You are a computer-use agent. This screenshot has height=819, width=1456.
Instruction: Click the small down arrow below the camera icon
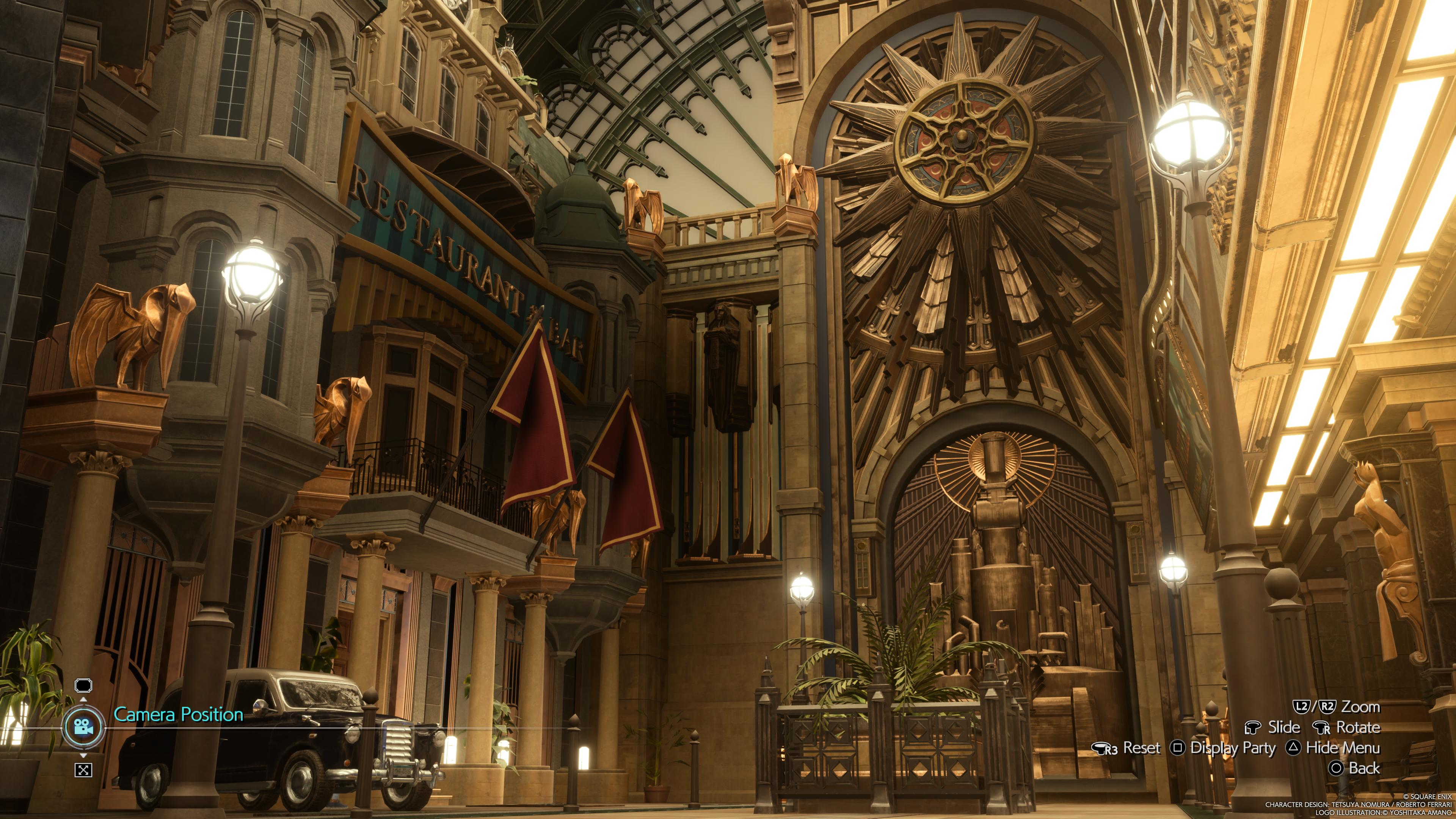(x=84, y=755)
